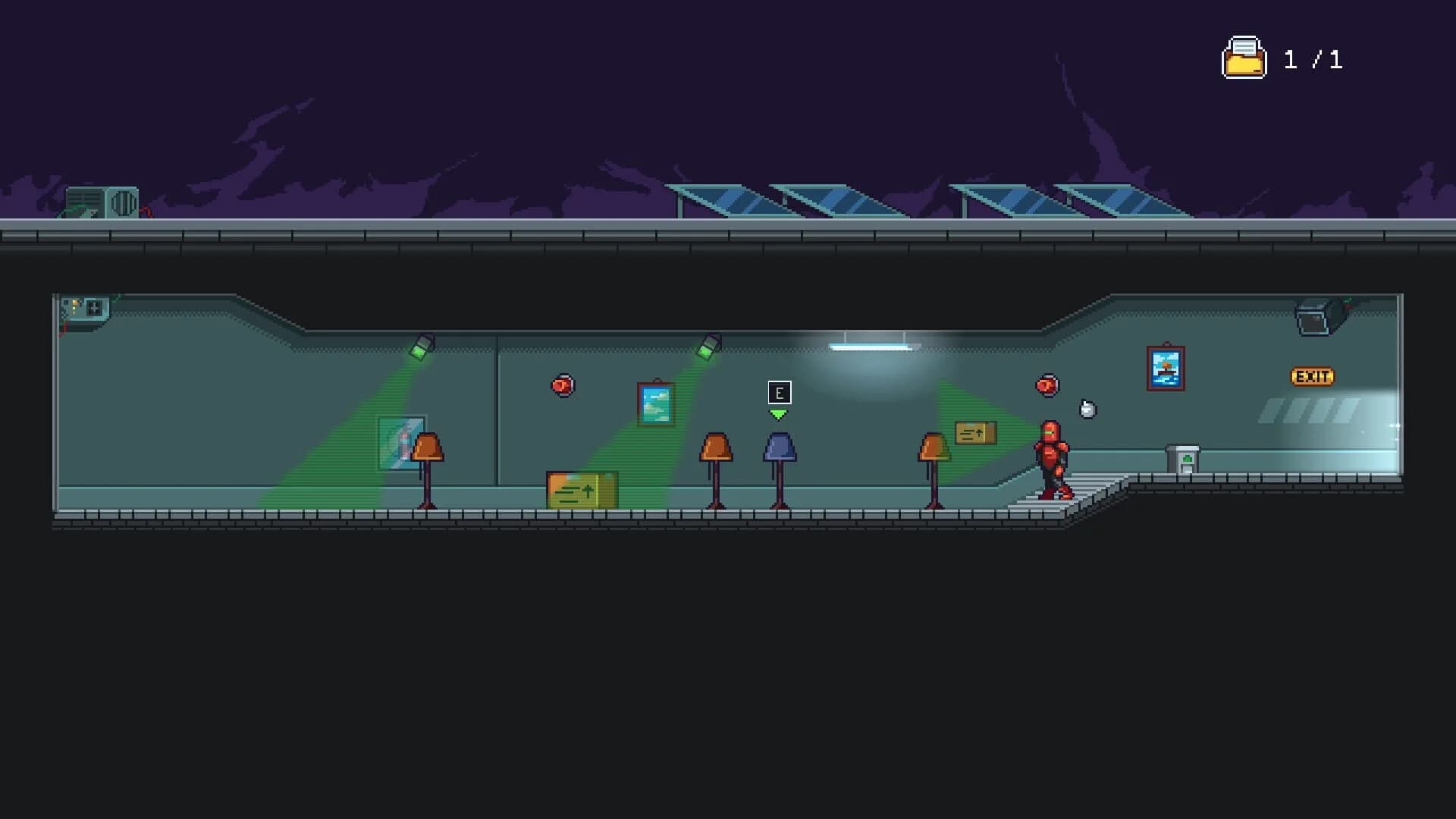
Task: Select the EXIT sign on the right wall
Action: pos(1312,375)
